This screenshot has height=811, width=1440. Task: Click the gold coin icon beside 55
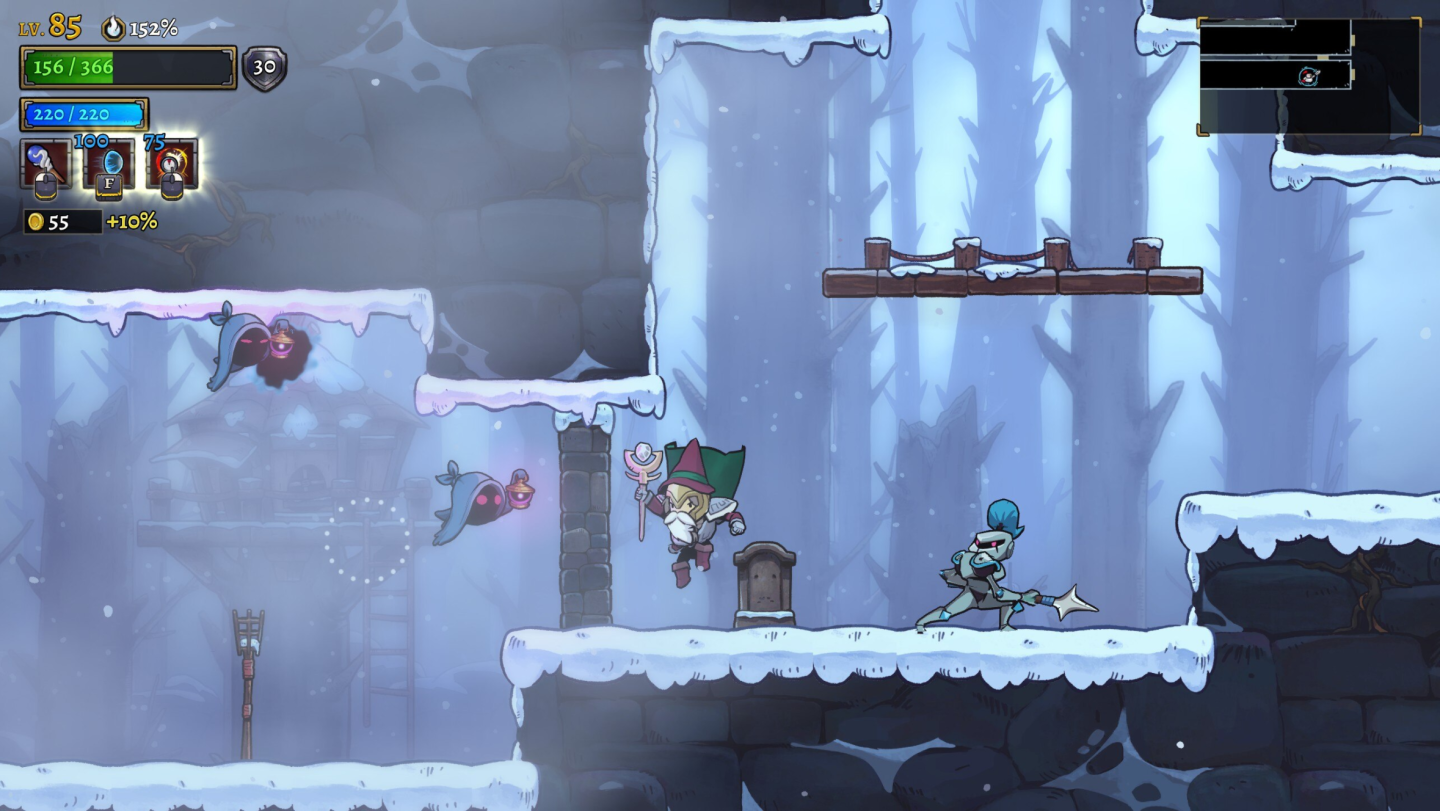(x=35, y=221)
